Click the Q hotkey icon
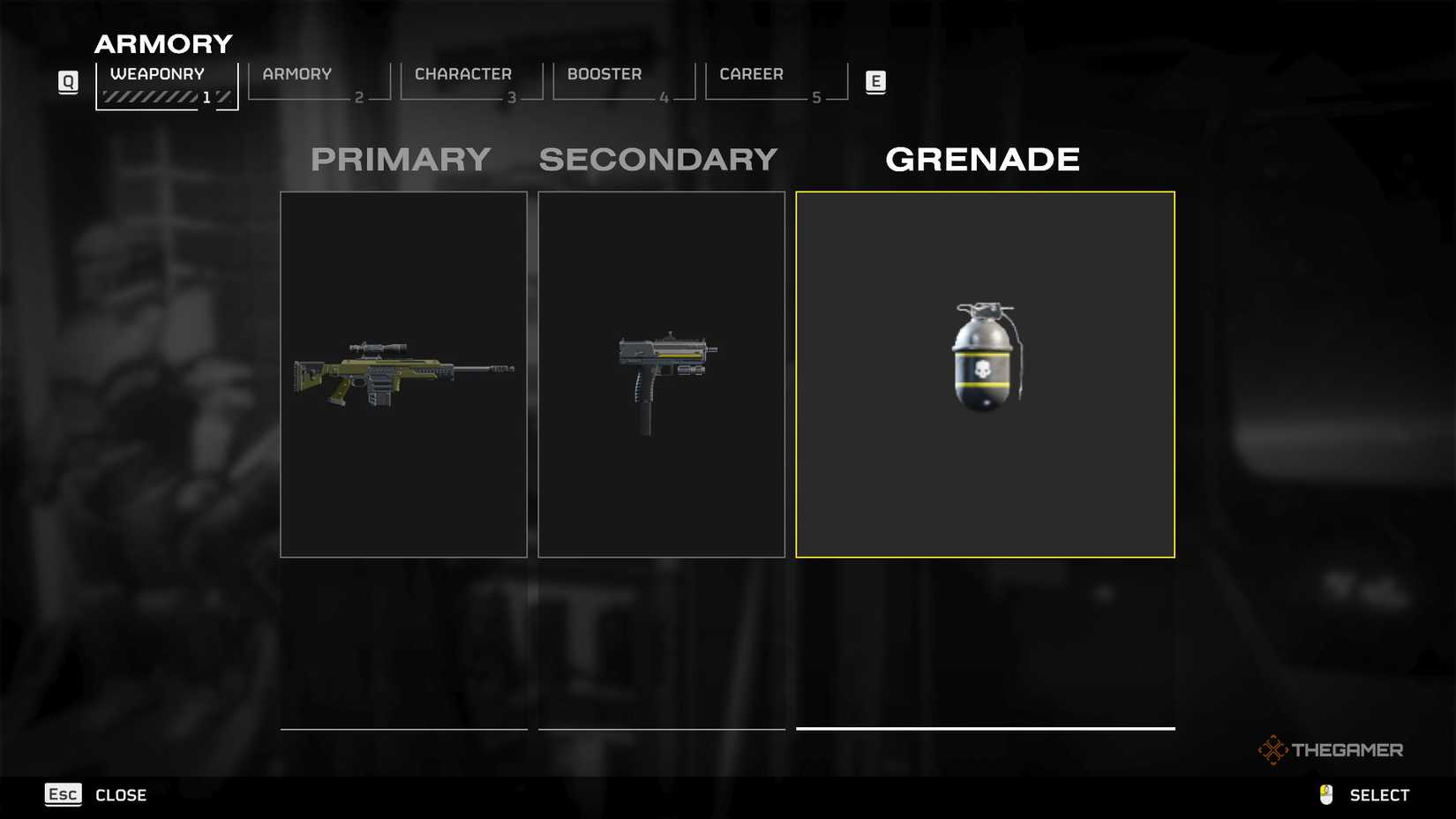 pyautogui.click(x=67, y=80)
